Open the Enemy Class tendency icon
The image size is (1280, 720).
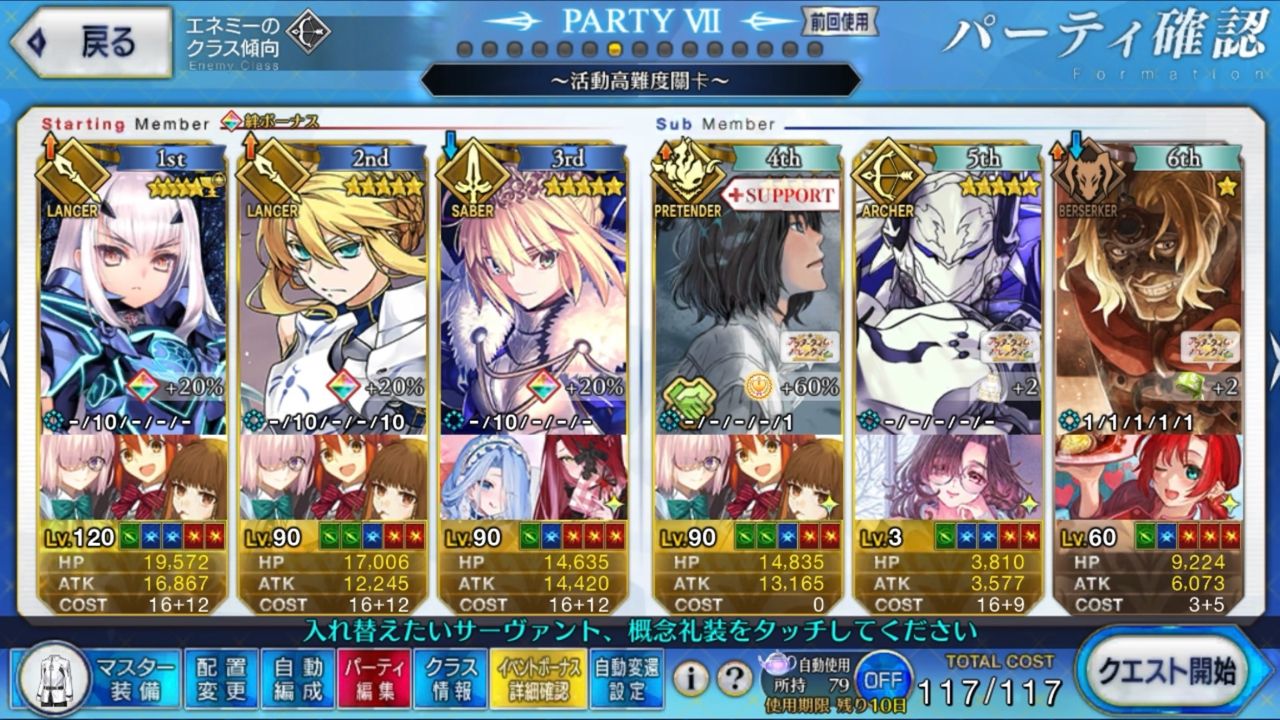pyautogui.click(x=308, y=34)
